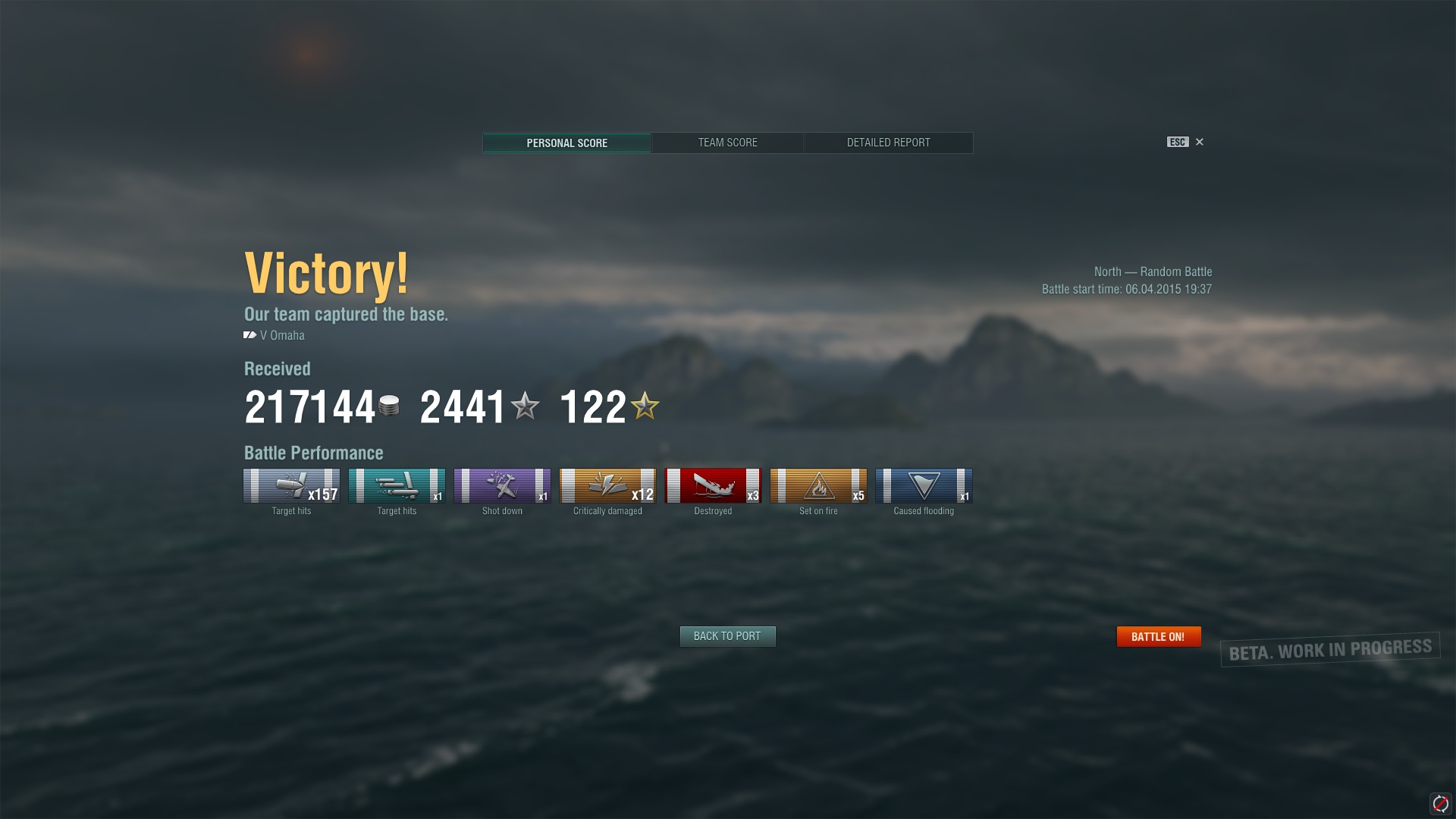The height and width of the screenshot is (819, 1456).
Task: Switch to the Team Score tab
Action: coord(727,143)
